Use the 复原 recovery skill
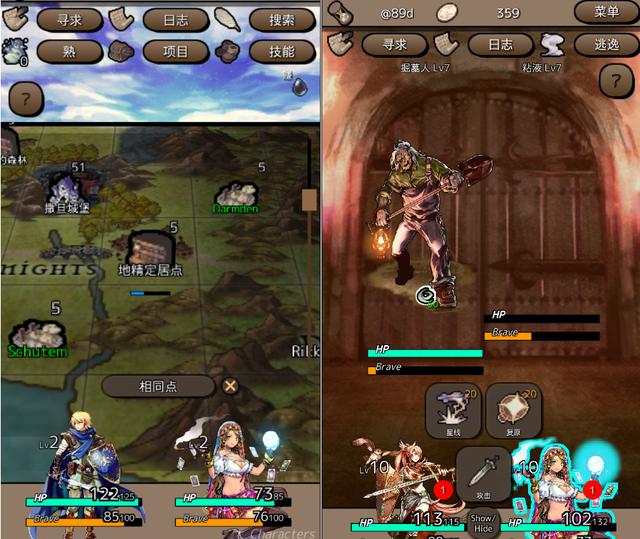640x539 pixels. (x=514, y=410)
